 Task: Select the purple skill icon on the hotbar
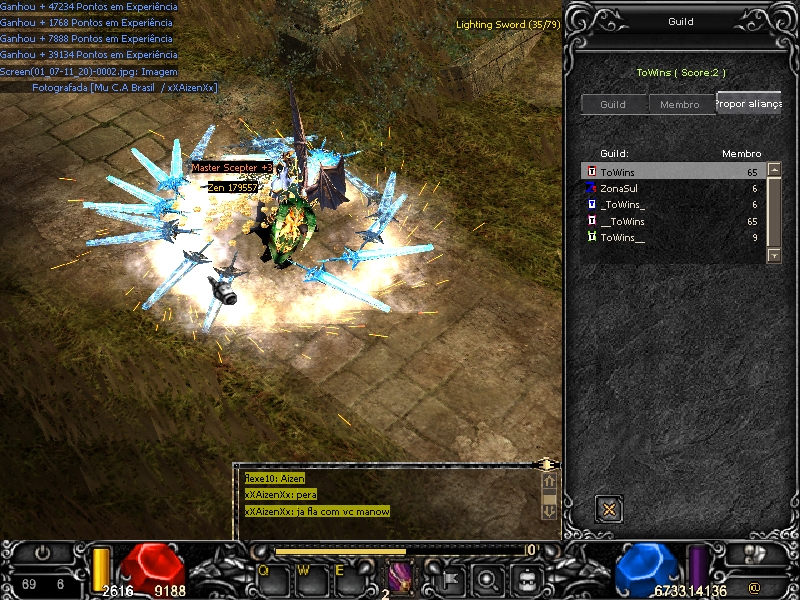click(x=400, y=576)
